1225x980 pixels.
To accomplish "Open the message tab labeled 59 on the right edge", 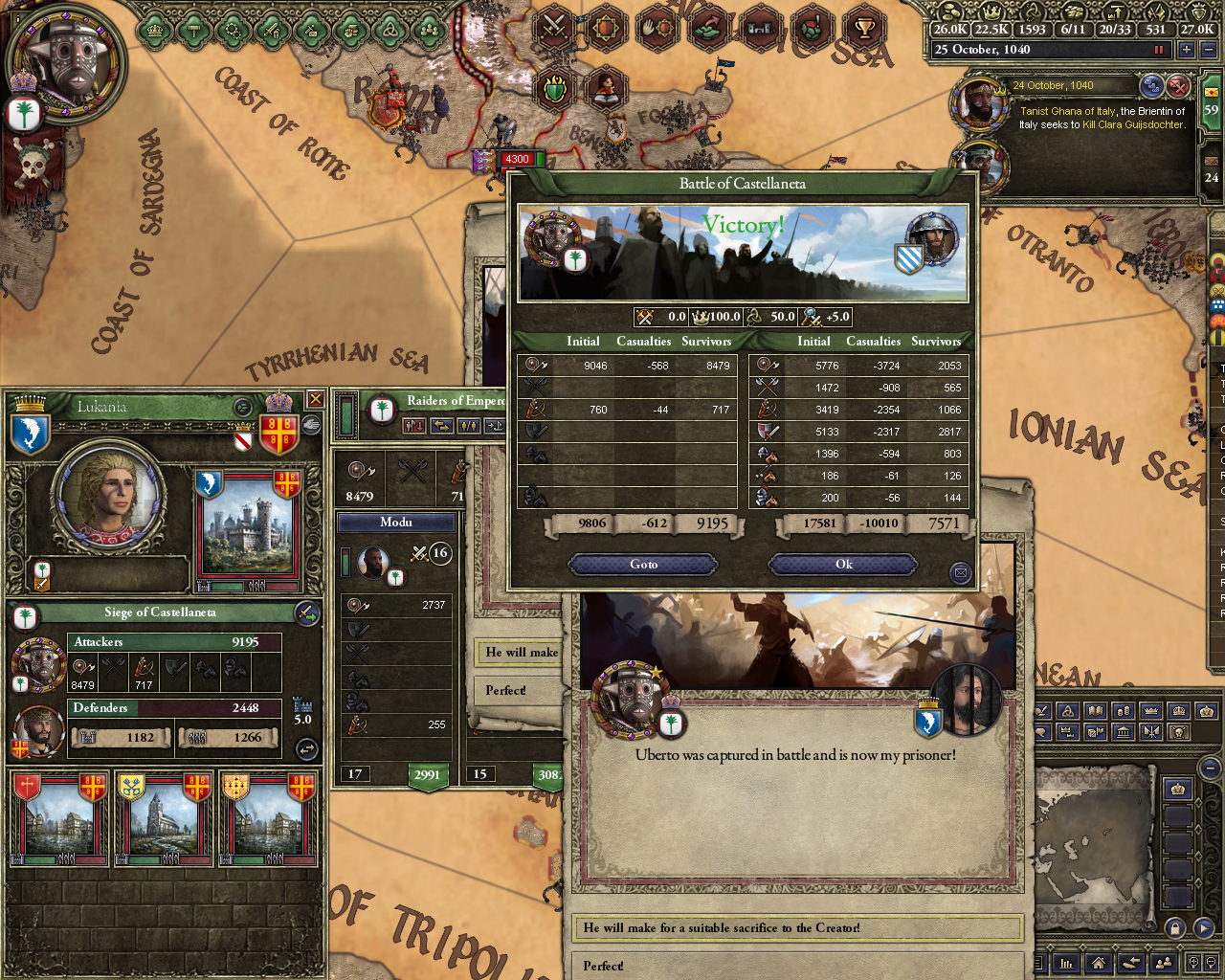I will pyautogui.click(x=1213, y=110).
